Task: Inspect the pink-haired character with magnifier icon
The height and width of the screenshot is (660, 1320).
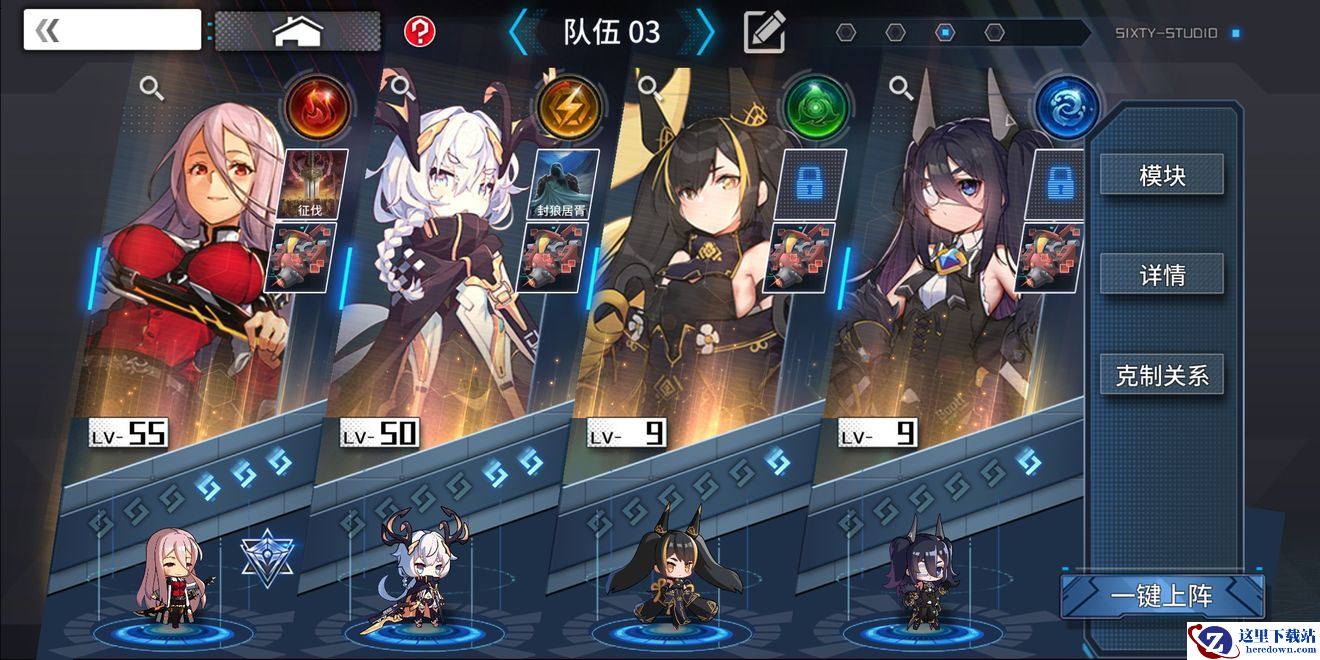Action: [x=152, y=88]
